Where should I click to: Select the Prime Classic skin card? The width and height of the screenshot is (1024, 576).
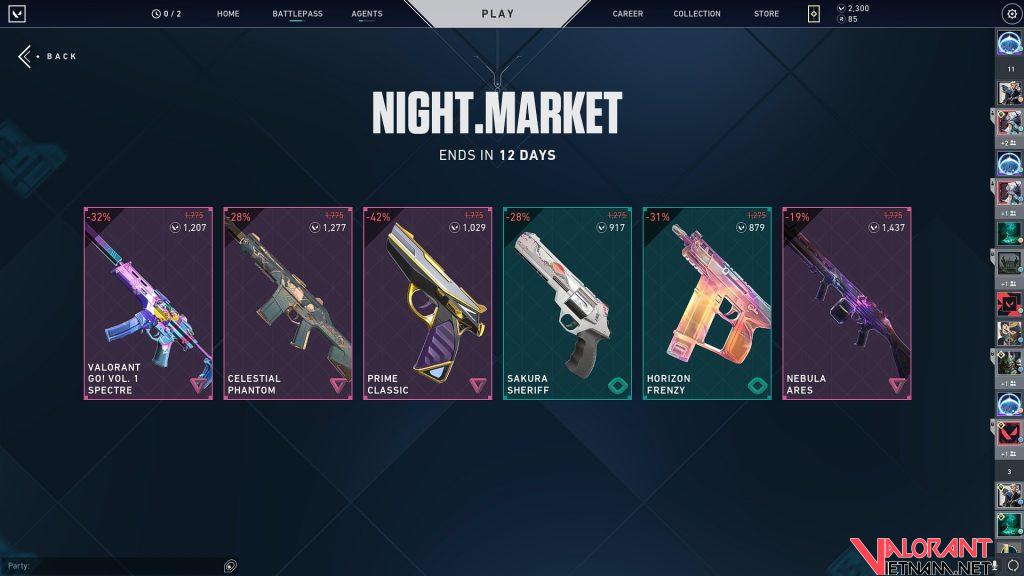pos(428,304)
